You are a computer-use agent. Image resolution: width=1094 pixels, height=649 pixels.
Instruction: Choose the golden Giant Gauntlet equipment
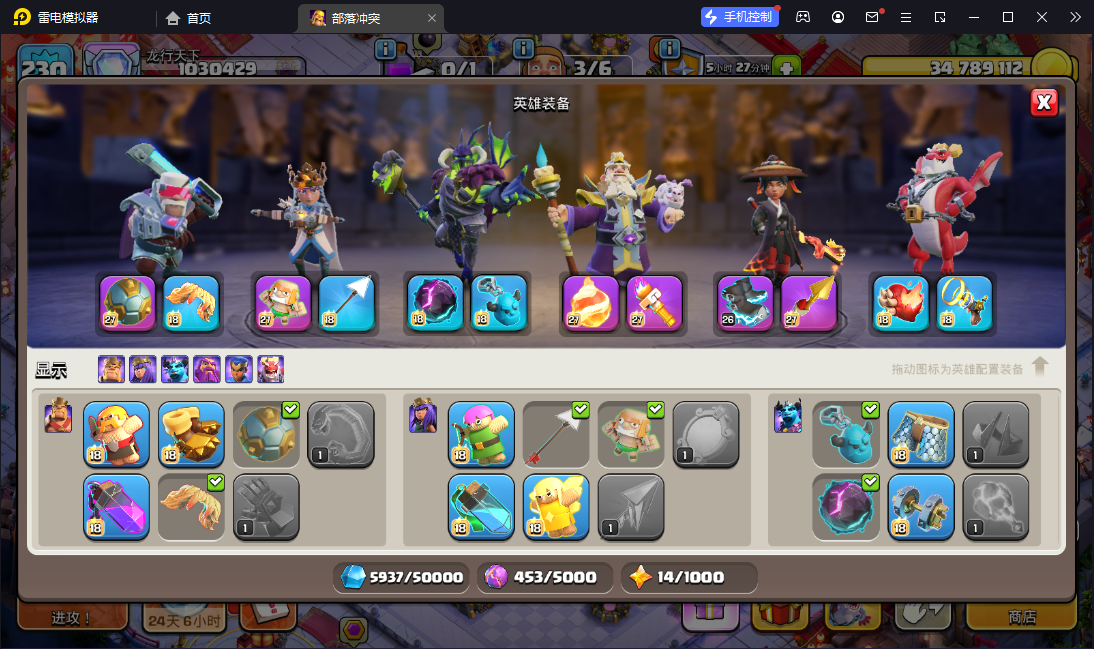[x=192, y=434]
